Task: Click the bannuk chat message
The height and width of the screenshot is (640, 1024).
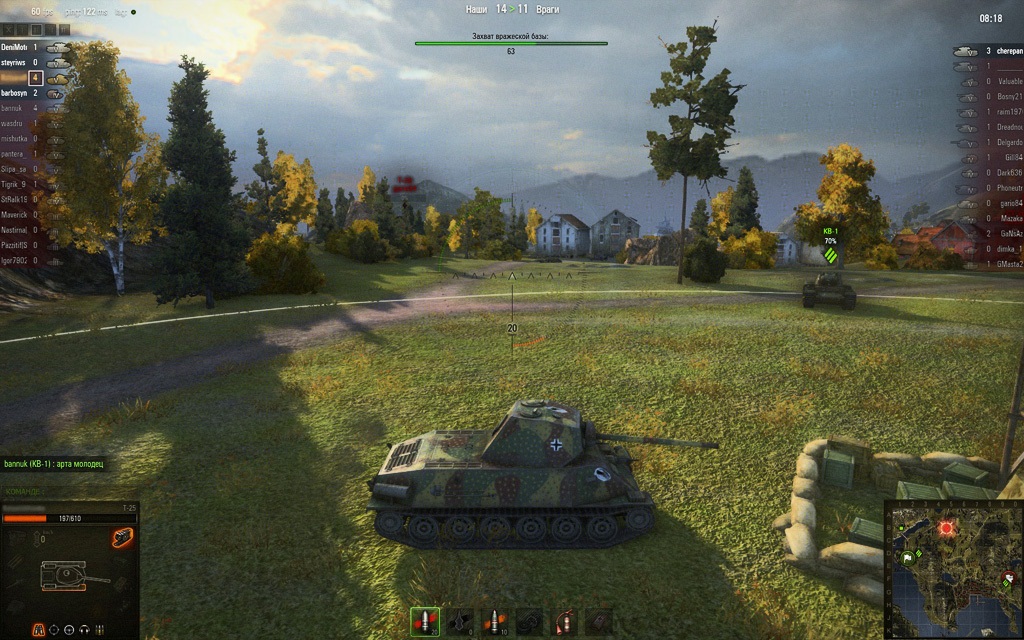Action: click(x=54, y=464)
